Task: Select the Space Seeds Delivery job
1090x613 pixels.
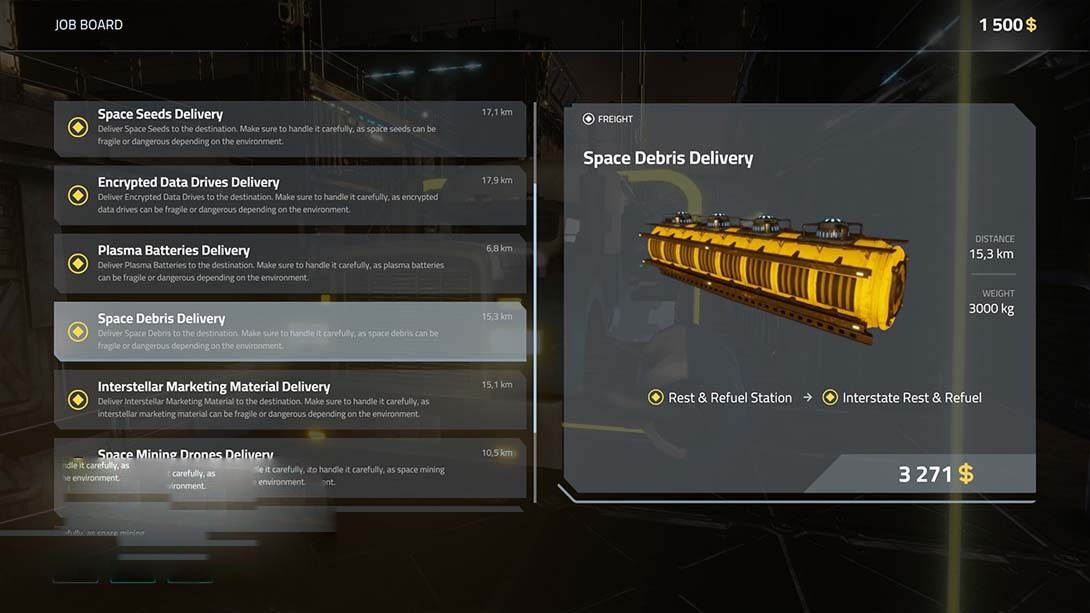Action: click(290, 128)
